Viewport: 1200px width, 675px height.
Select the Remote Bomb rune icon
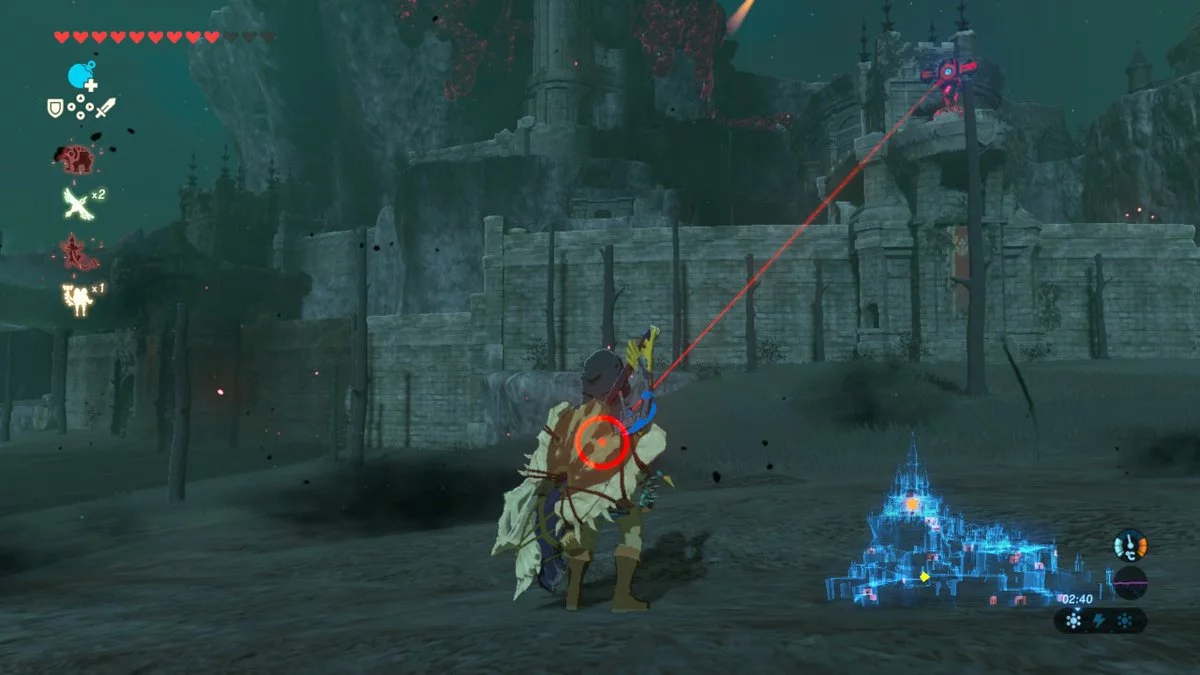tap(81, 75)
